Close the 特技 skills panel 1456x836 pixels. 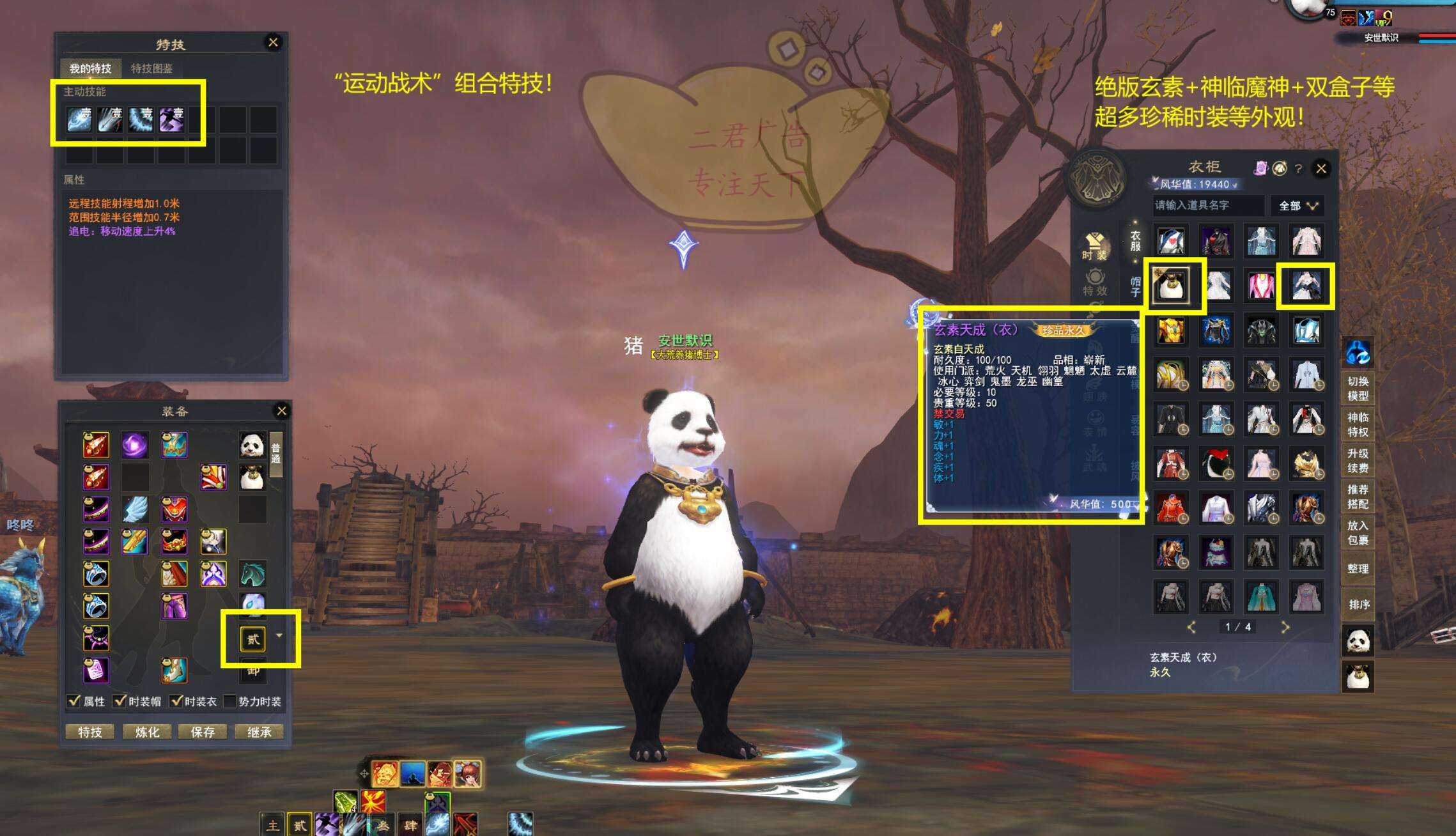coord(273,43)
